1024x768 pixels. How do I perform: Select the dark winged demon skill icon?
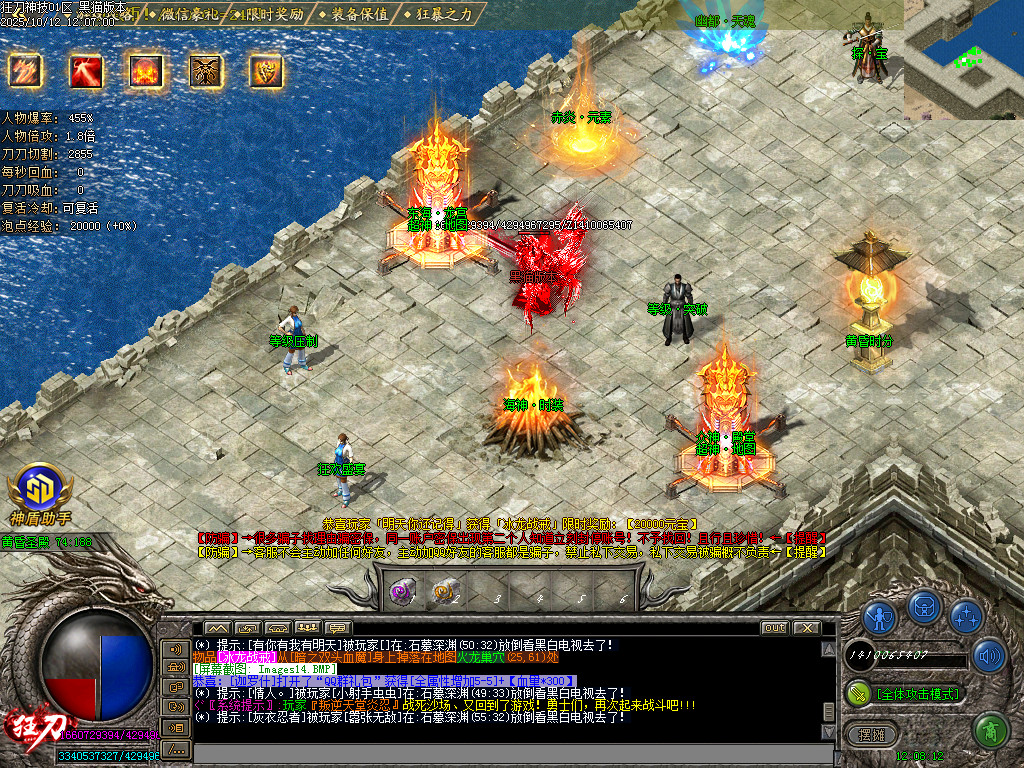pos(206,70)
